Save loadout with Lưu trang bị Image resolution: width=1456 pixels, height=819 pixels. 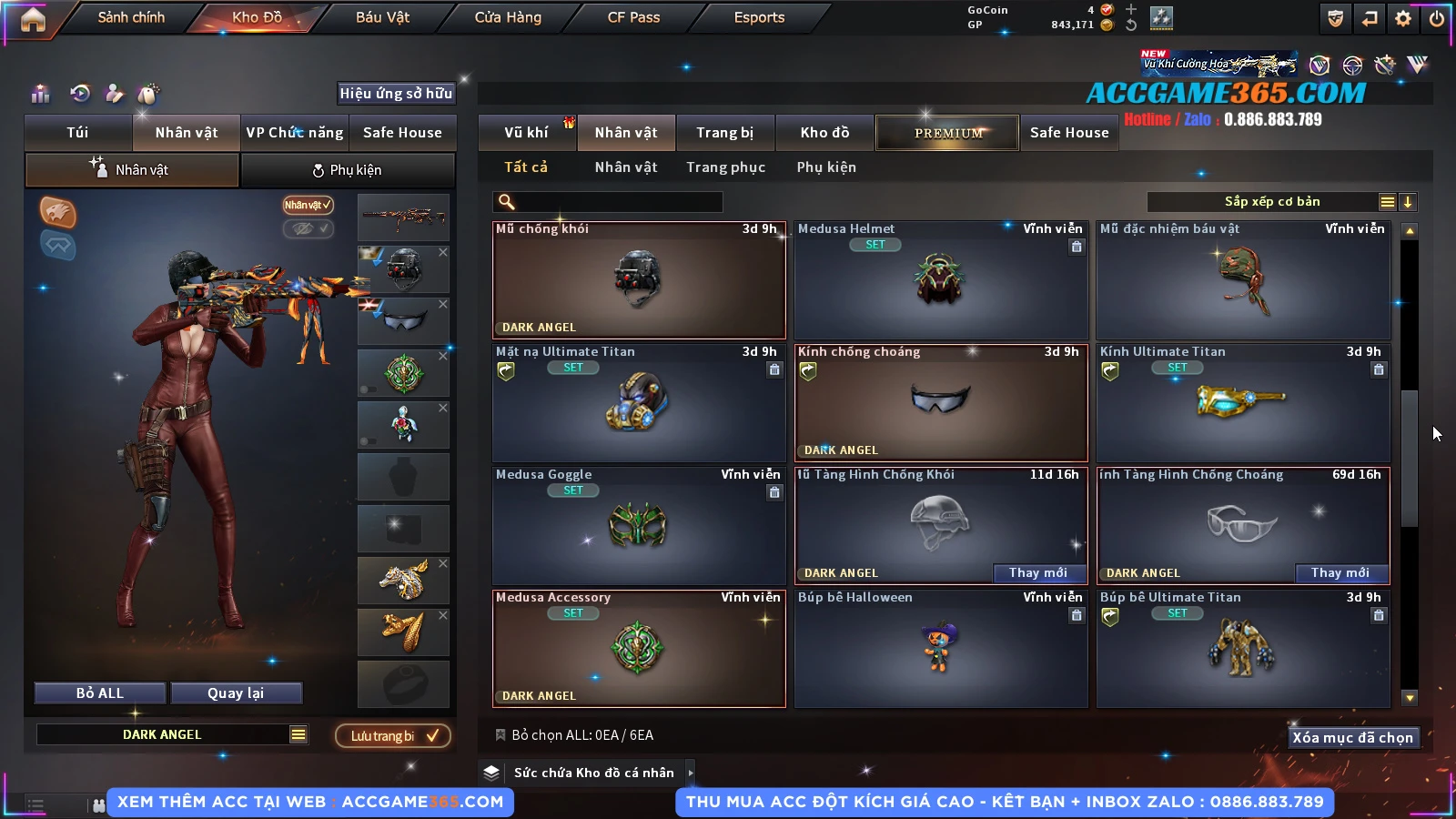393,736
